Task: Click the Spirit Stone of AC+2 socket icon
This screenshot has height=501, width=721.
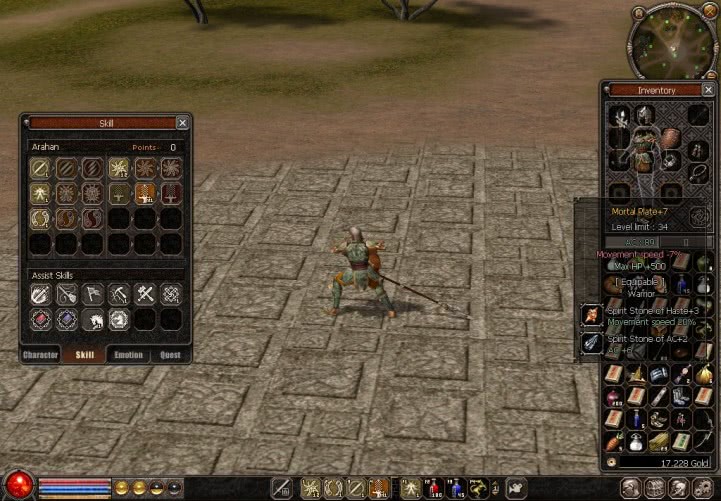Action: click(592, 343)
